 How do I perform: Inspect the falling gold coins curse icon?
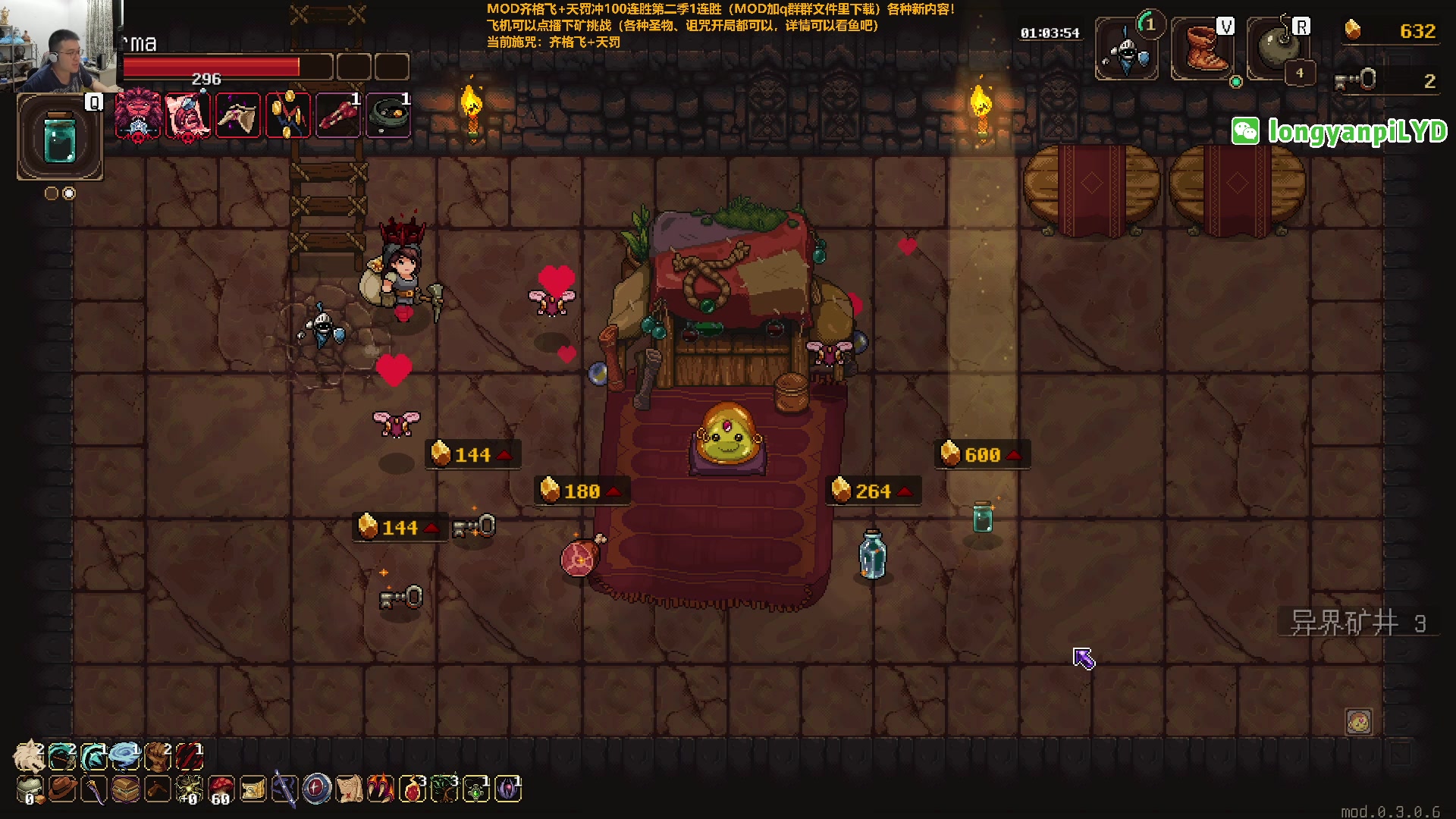(x=287, y=115)
